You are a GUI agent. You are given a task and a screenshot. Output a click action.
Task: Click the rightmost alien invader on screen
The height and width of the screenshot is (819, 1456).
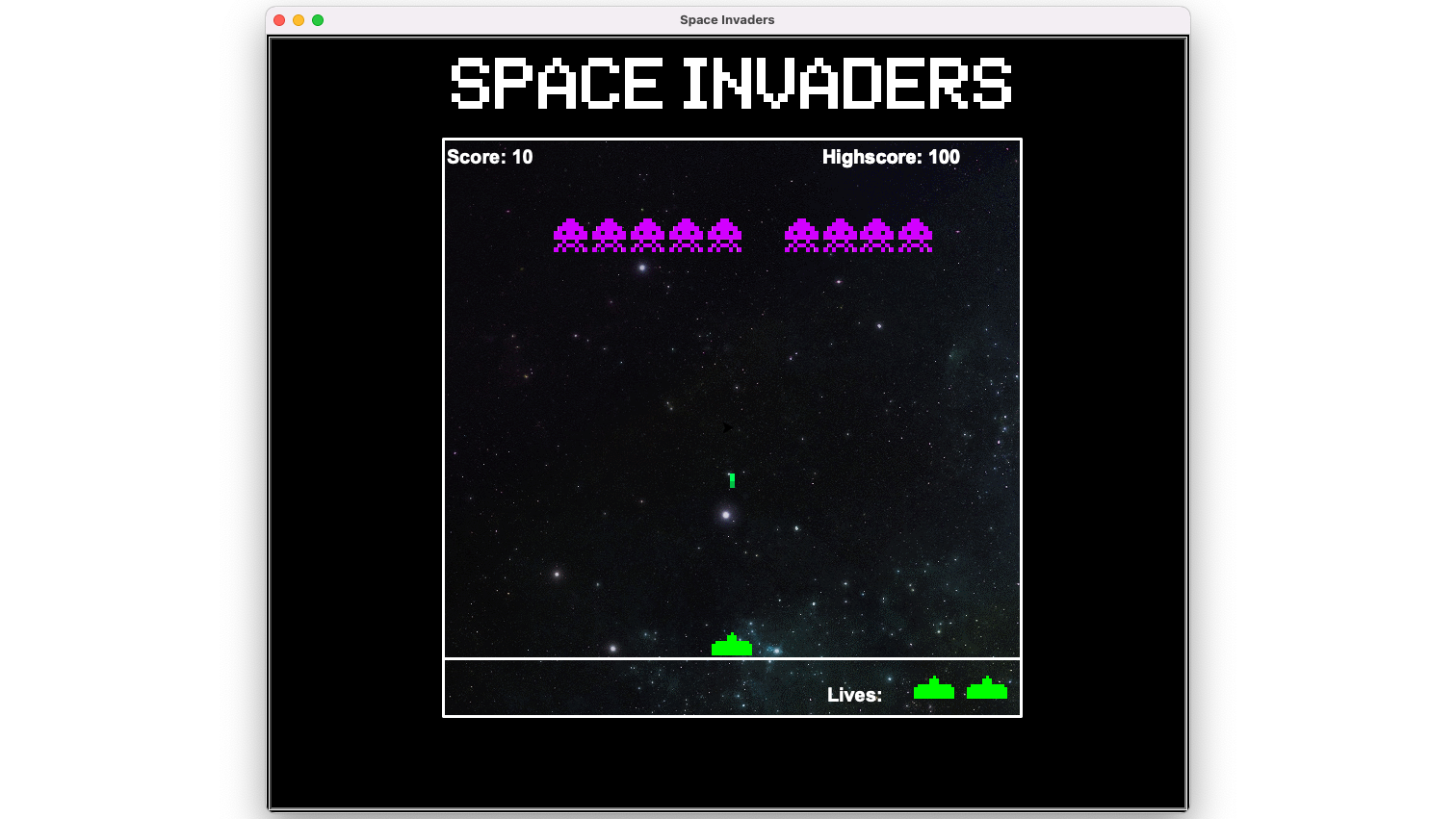tap(915, 236)
